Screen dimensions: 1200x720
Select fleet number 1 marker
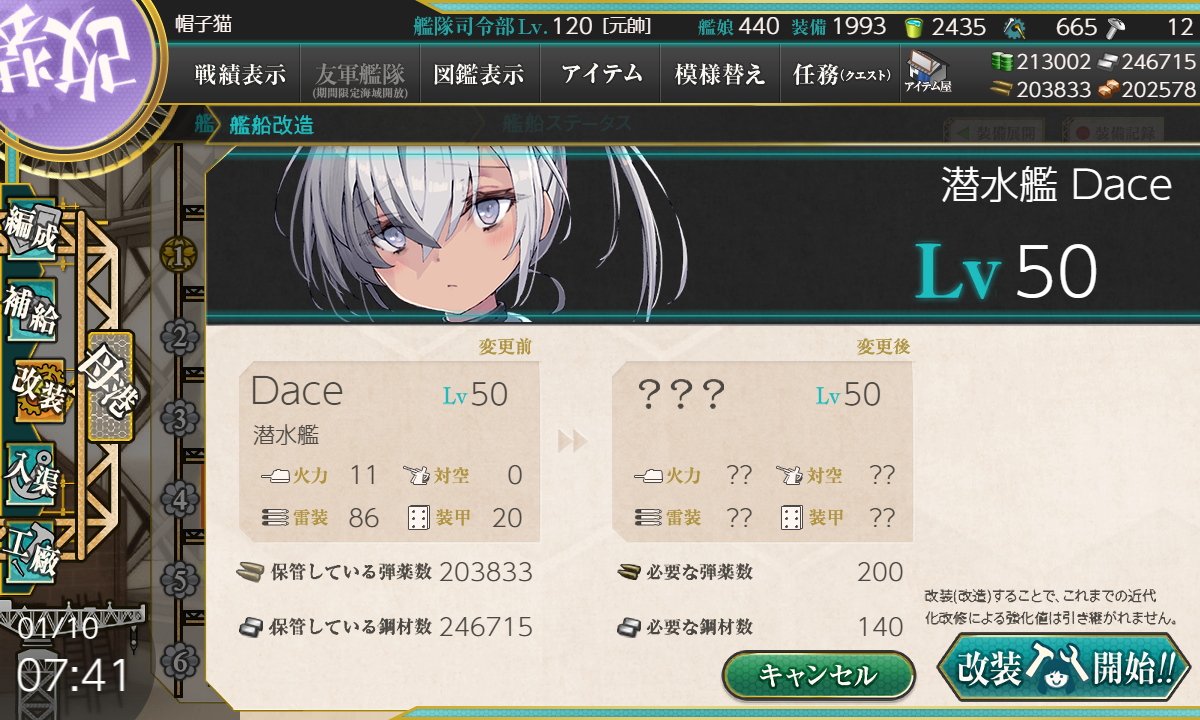tap(179, 255)
